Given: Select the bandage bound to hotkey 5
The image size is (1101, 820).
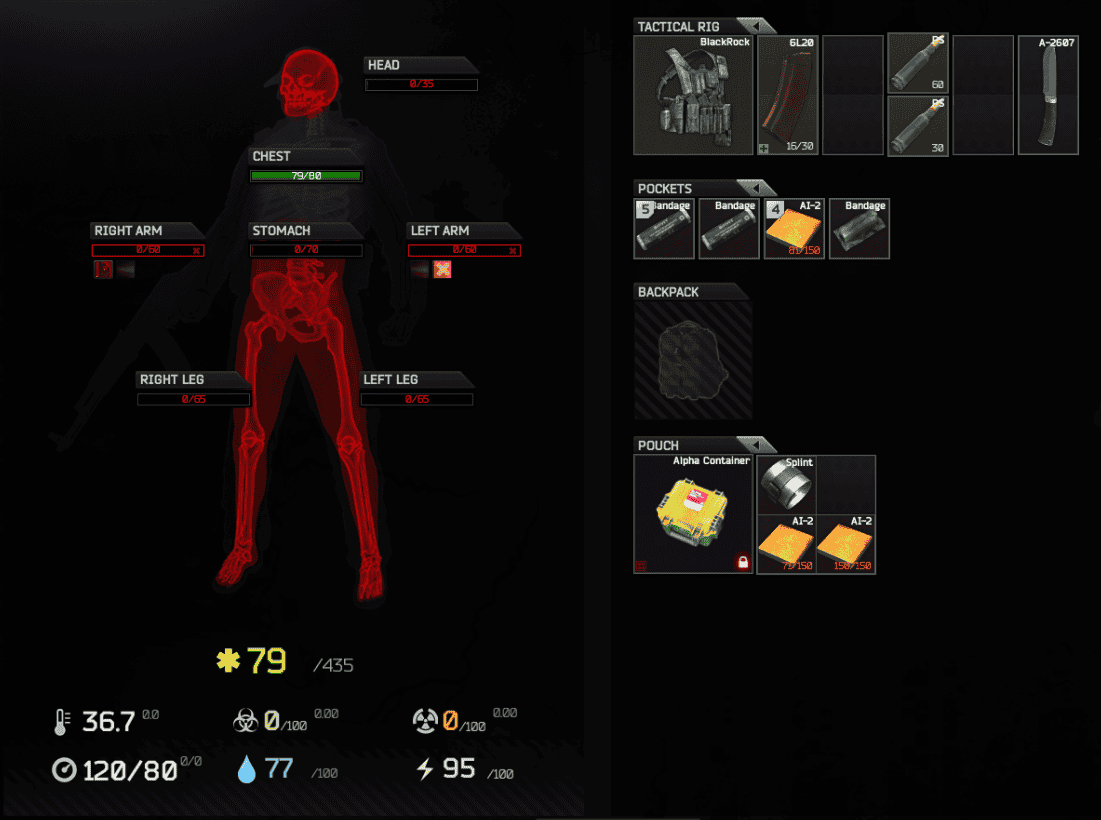Looking at the screenshot, I should pos(663,229).
